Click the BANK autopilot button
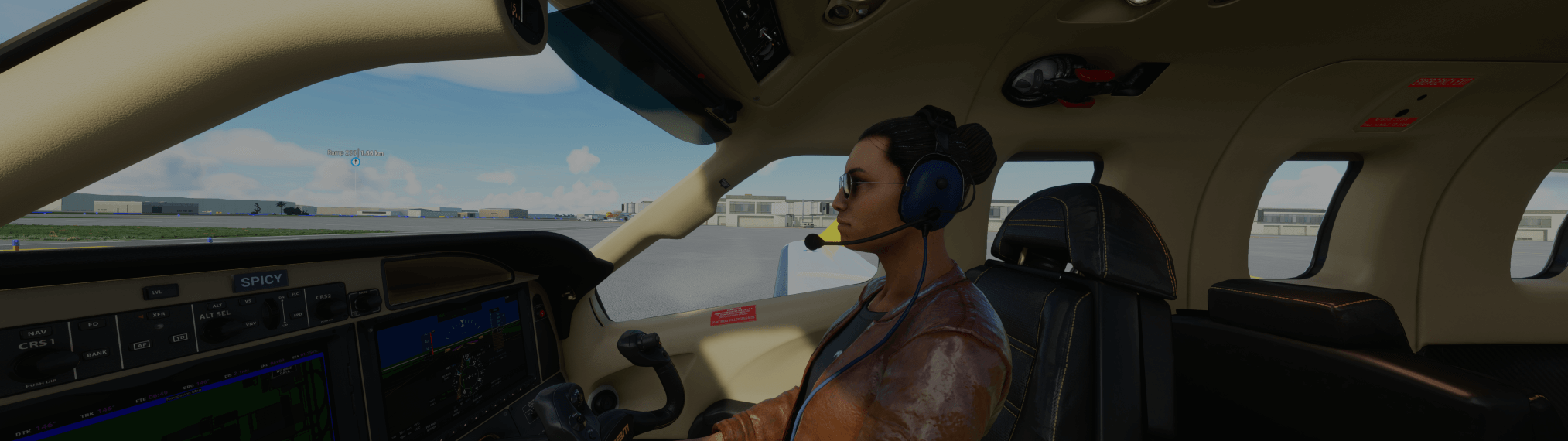 pos(97,354)
